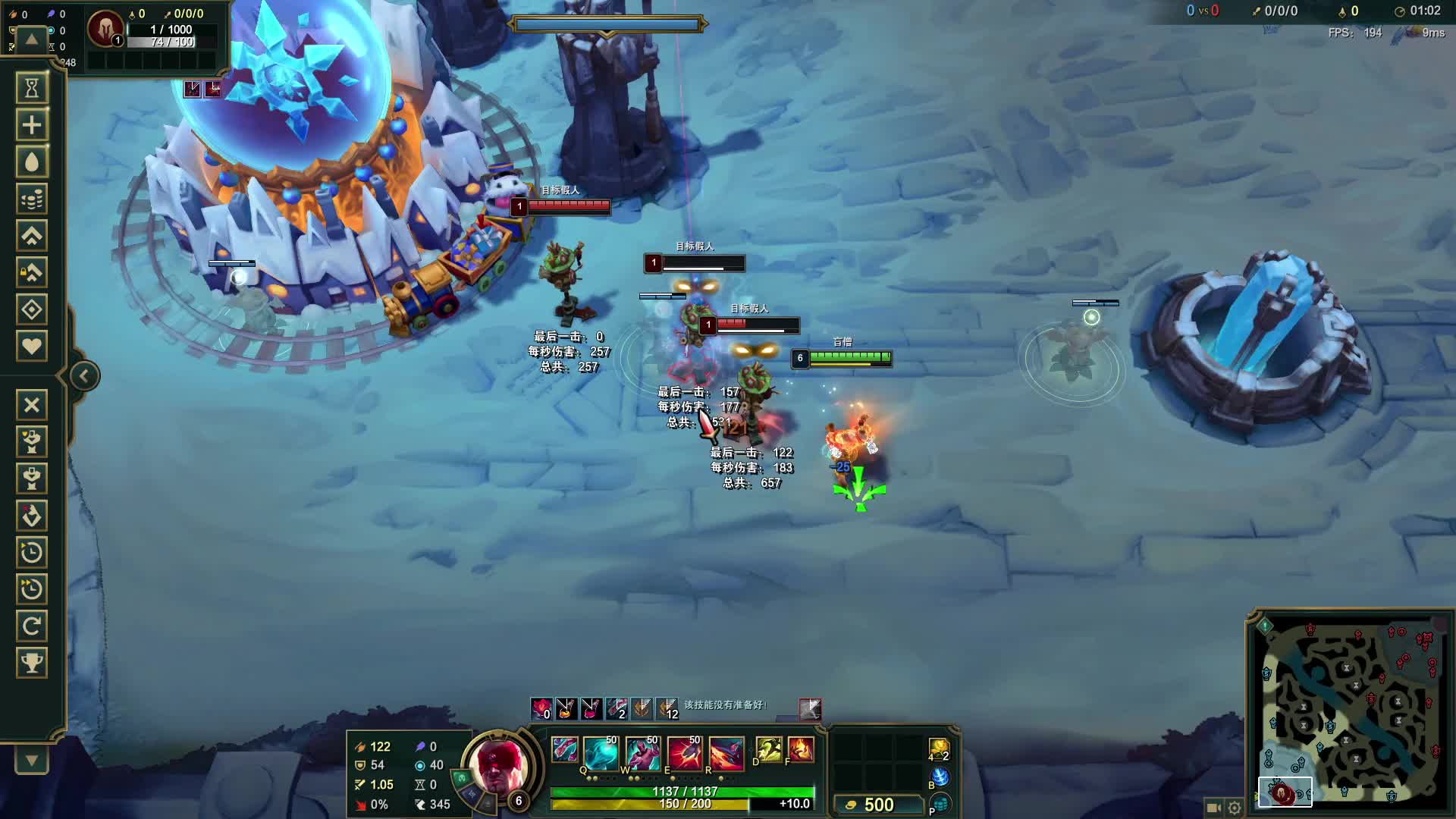Collapse the practice tool side panel arrow
The image size is (1456, 819).
(x=84, y=376)
